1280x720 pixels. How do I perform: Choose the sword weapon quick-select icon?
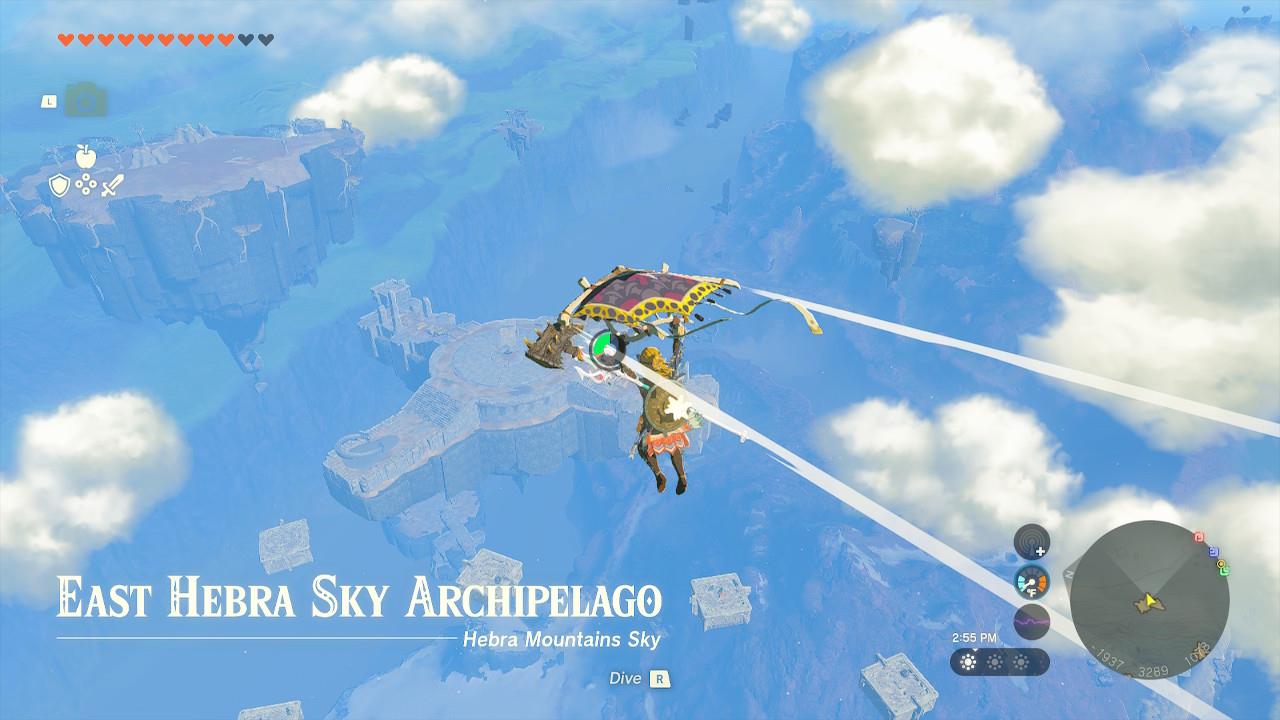tap(111, 185)
